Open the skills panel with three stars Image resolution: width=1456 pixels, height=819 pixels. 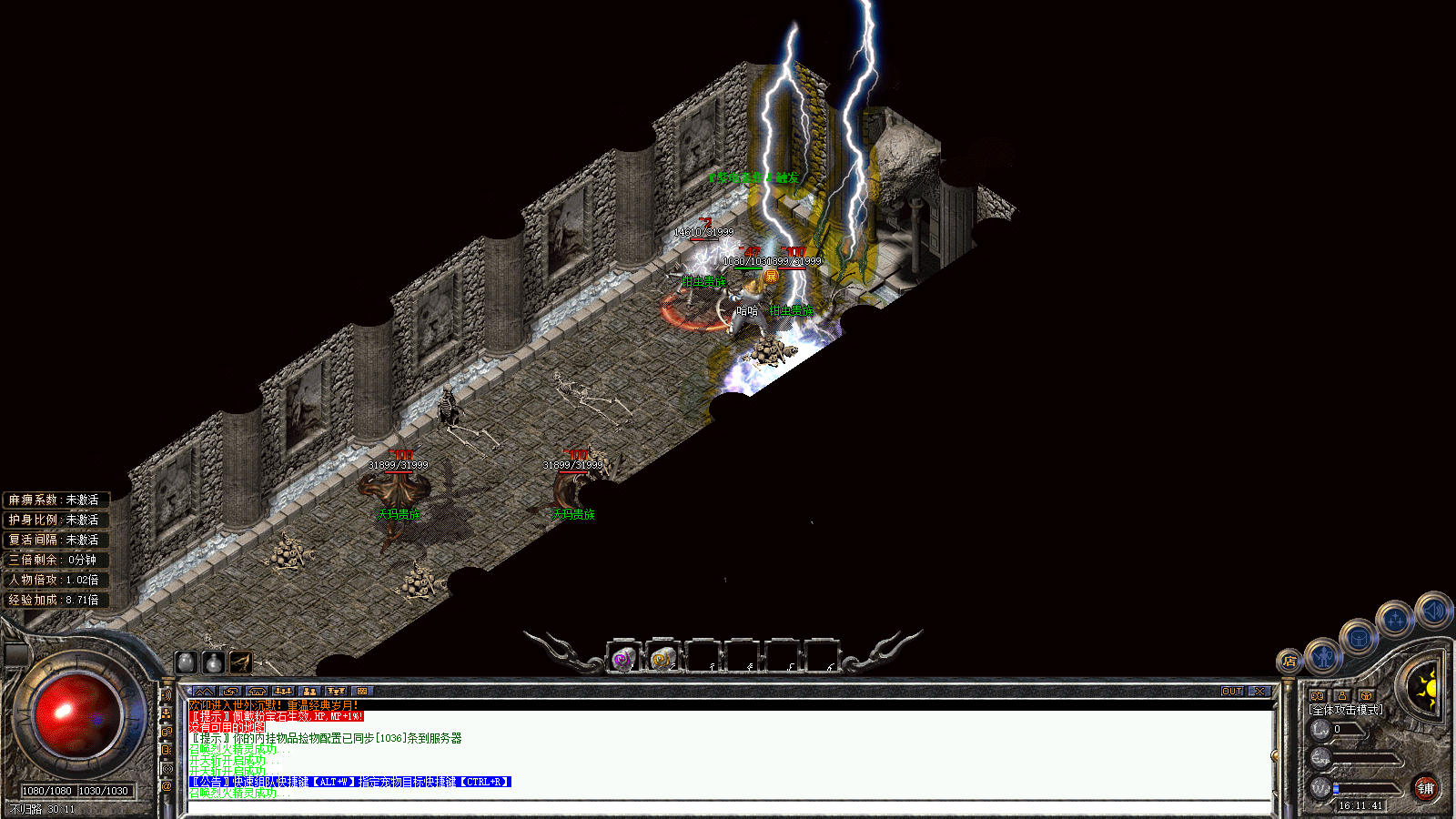[x=1394, y=621]
